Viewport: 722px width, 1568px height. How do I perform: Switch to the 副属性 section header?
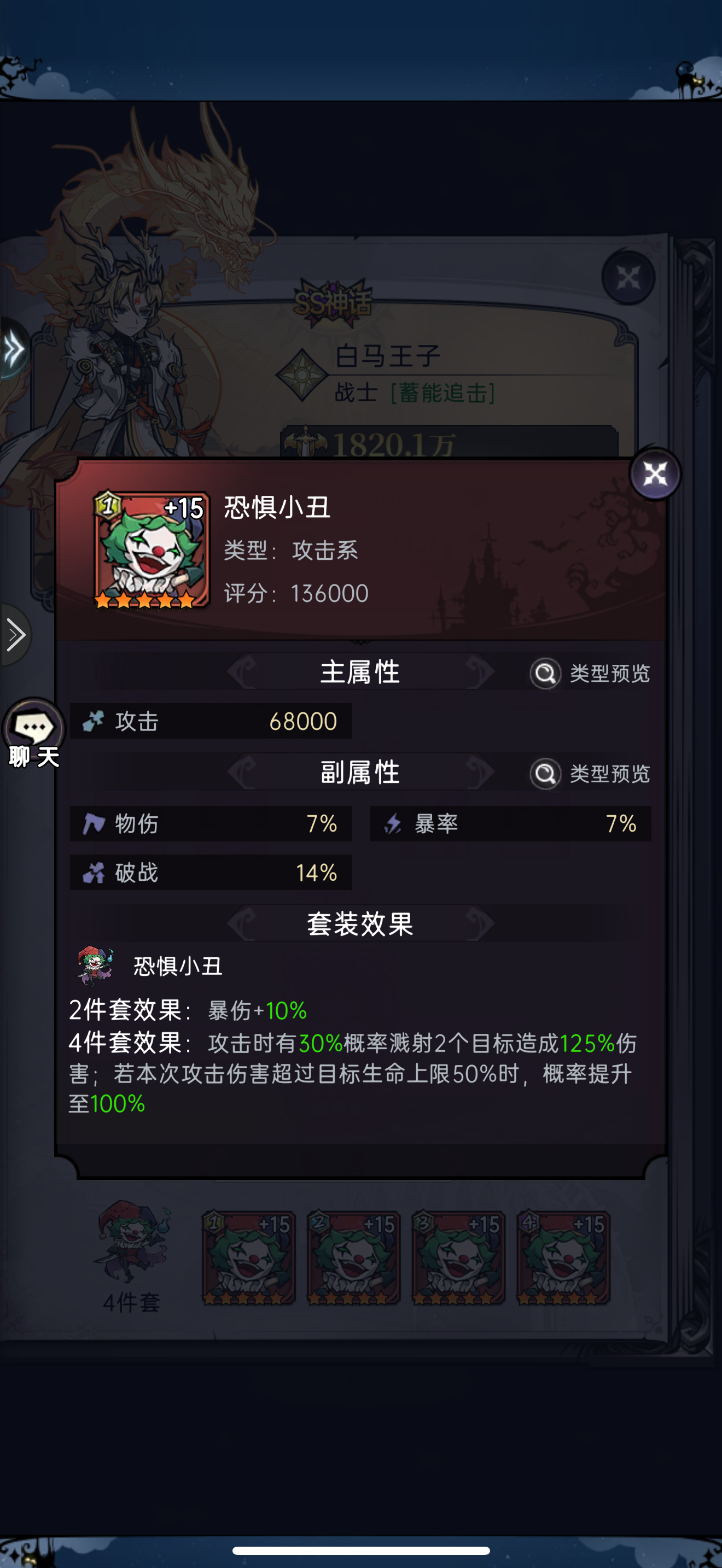(360, 772)
